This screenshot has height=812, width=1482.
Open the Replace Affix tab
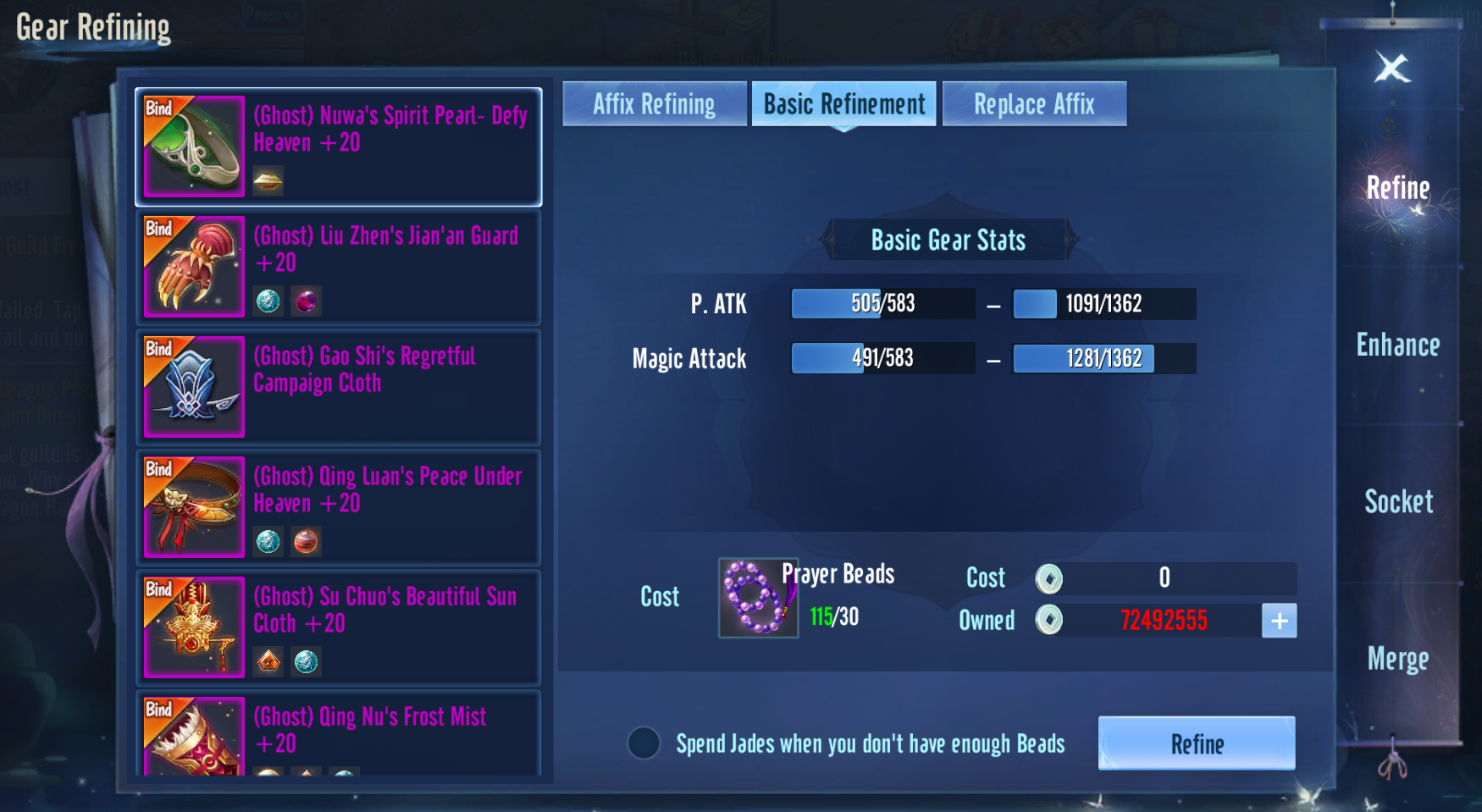(x=1034, y=104)
